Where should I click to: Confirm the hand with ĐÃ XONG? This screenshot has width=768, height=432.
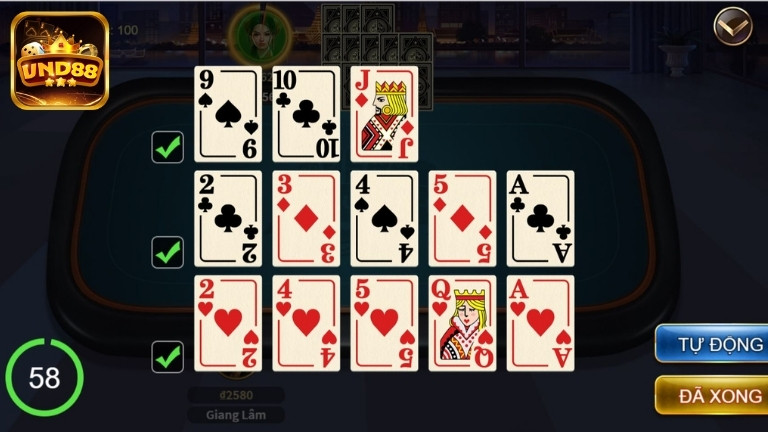tap(712, 395)
